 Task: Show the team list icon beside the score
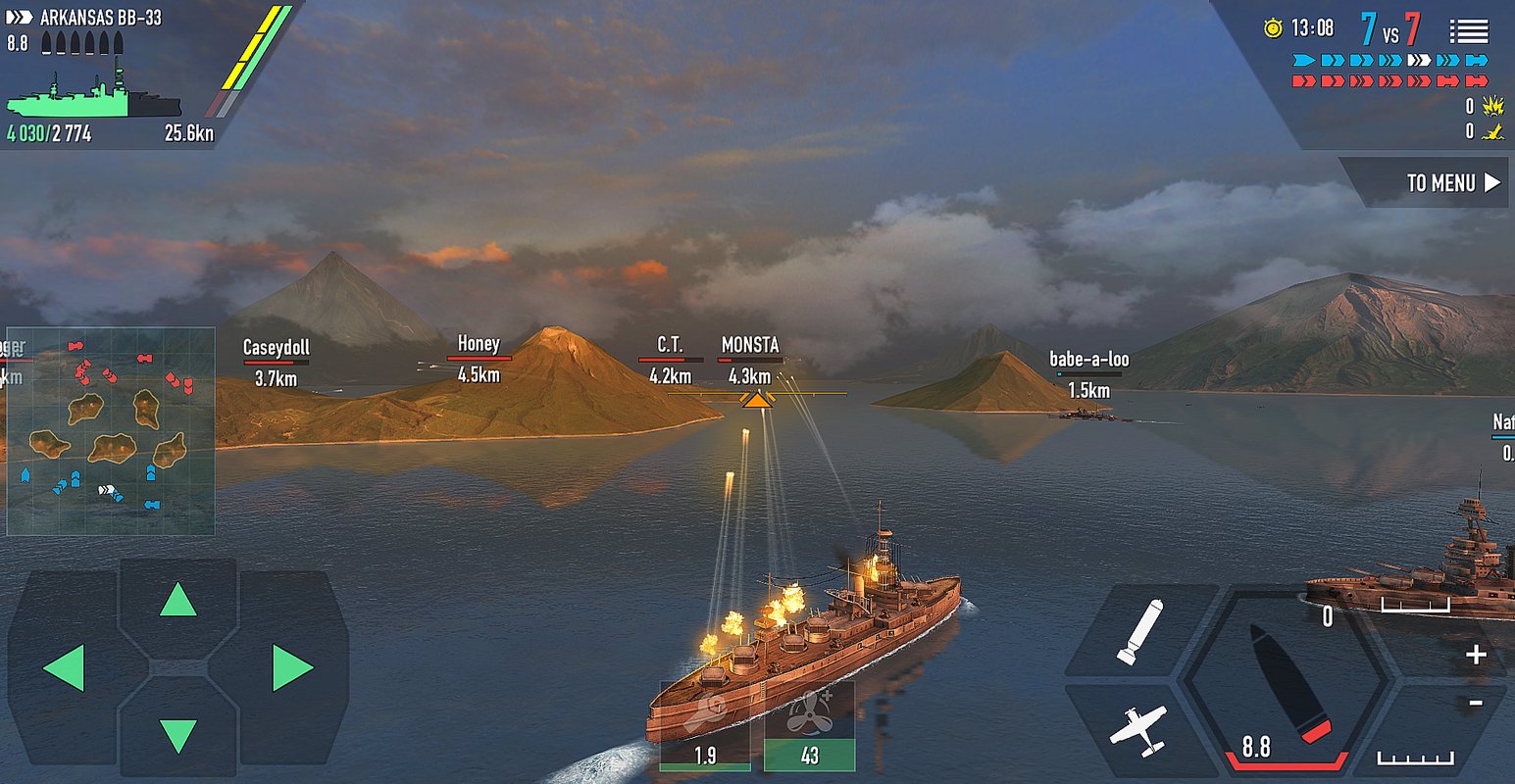pos(1468,31)
